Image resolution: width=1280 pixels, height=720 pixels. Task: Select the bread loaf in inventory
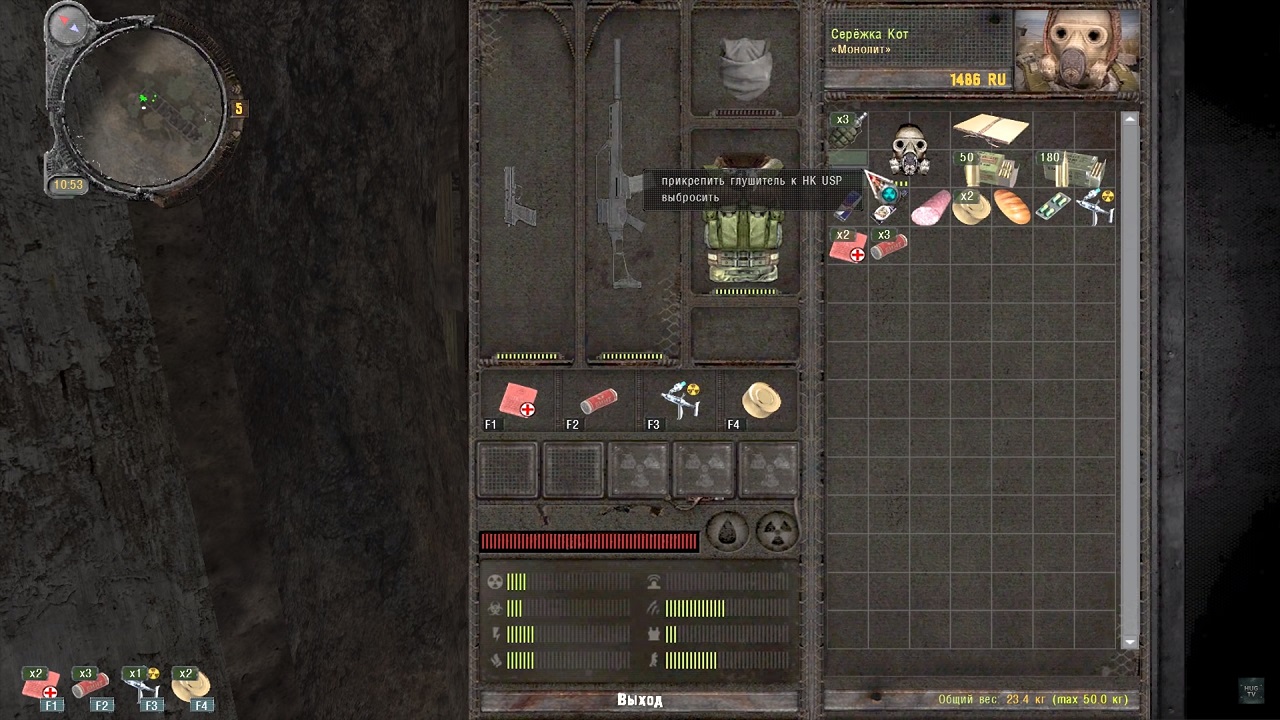pos(1012,207)
